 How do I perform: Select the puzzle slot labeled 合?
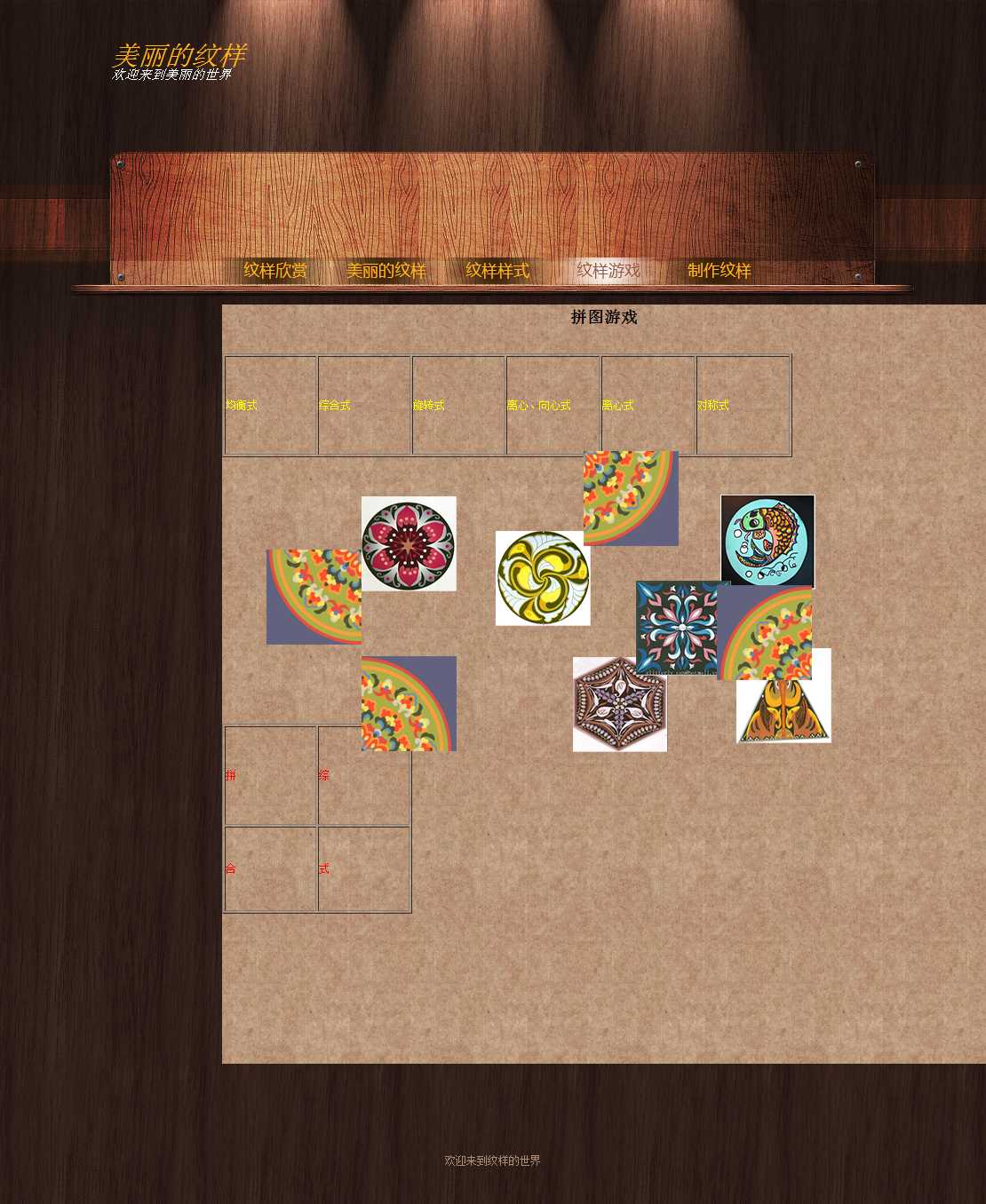[x=271, y=869]
